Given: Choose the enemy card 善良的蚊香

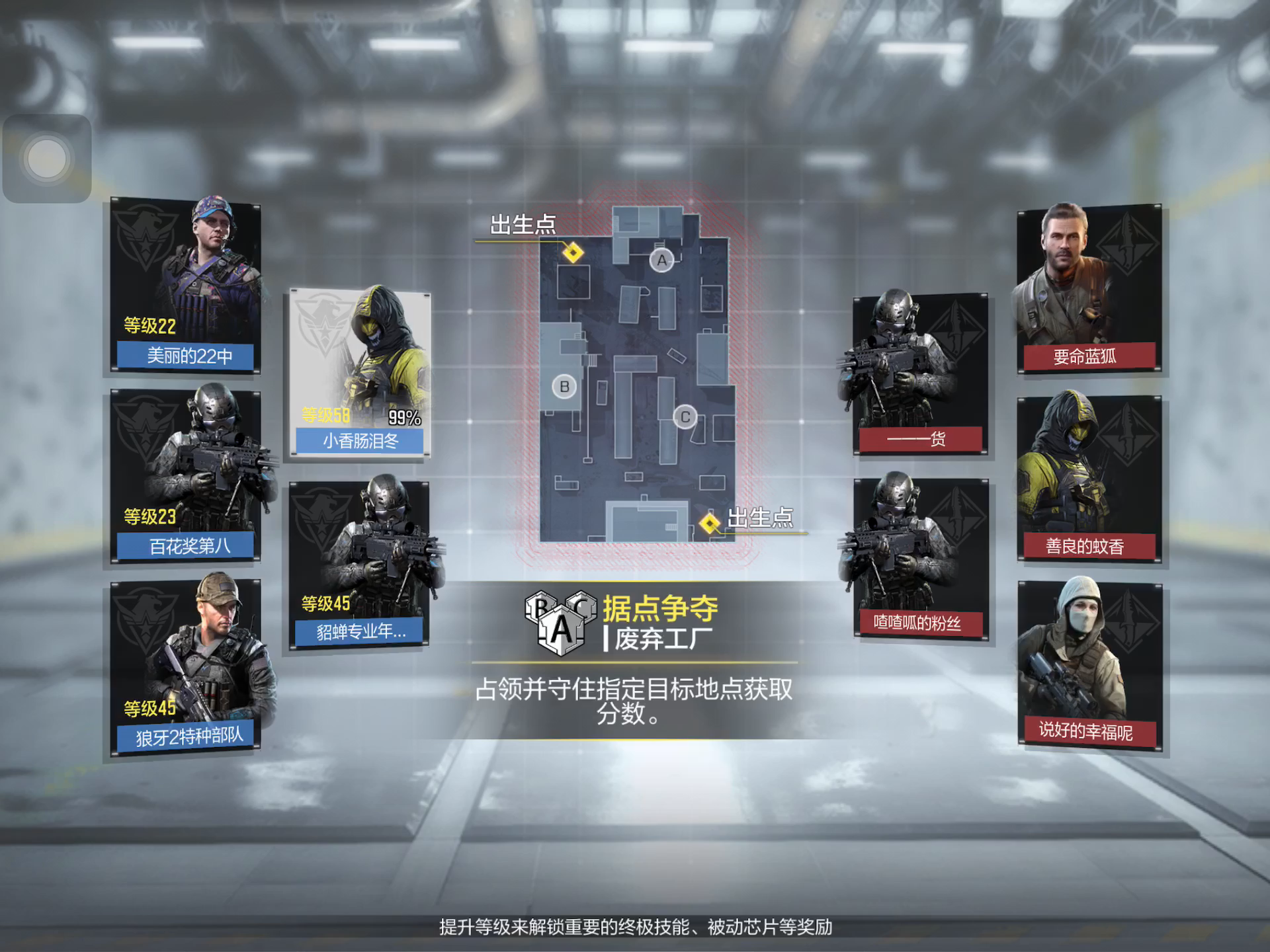Looking at the screenshot, I should click(1088, 479).
